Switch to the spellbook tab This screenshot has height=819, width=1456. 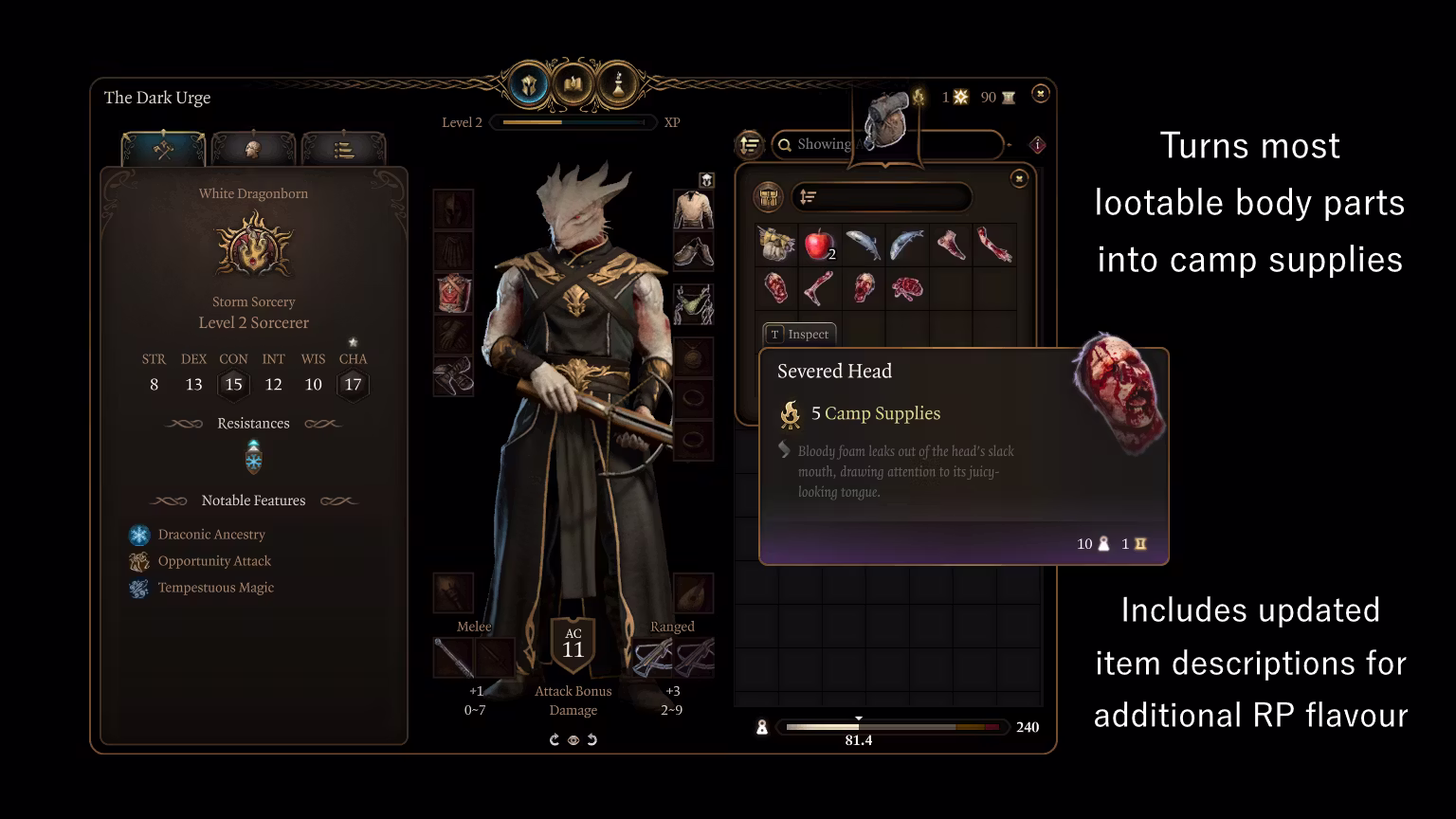point(573,86)
